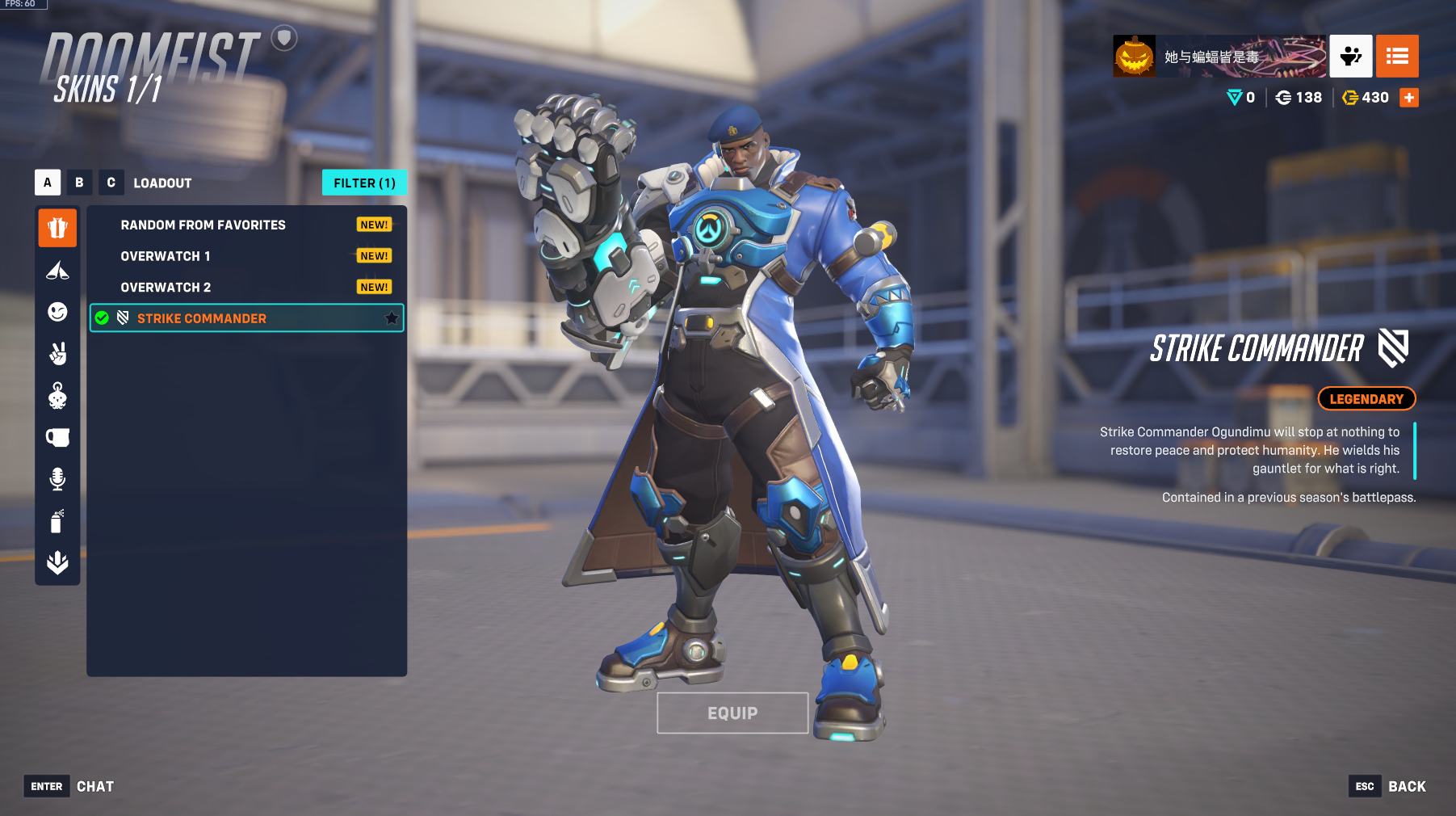The image size is (1456, 816).
Task: Open the microphone voice lines category
Action: click(57, 479)
